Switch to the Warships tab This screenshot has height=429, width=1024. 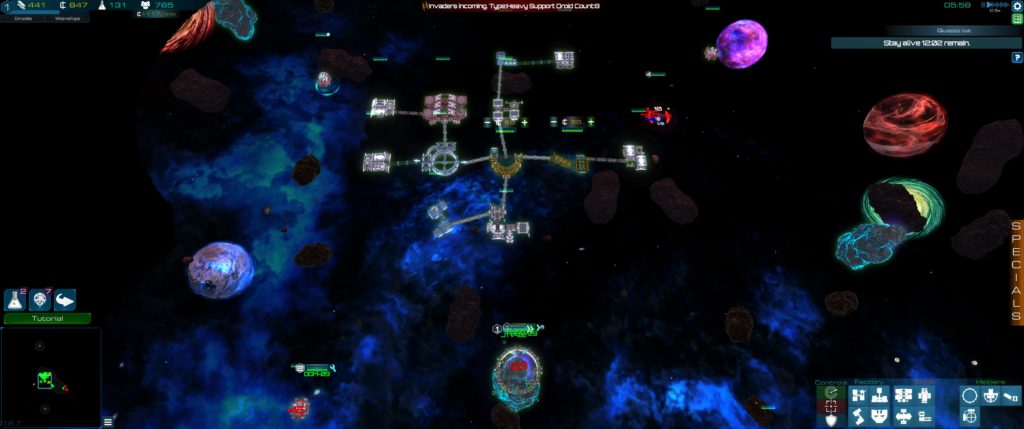click(67, 18)
